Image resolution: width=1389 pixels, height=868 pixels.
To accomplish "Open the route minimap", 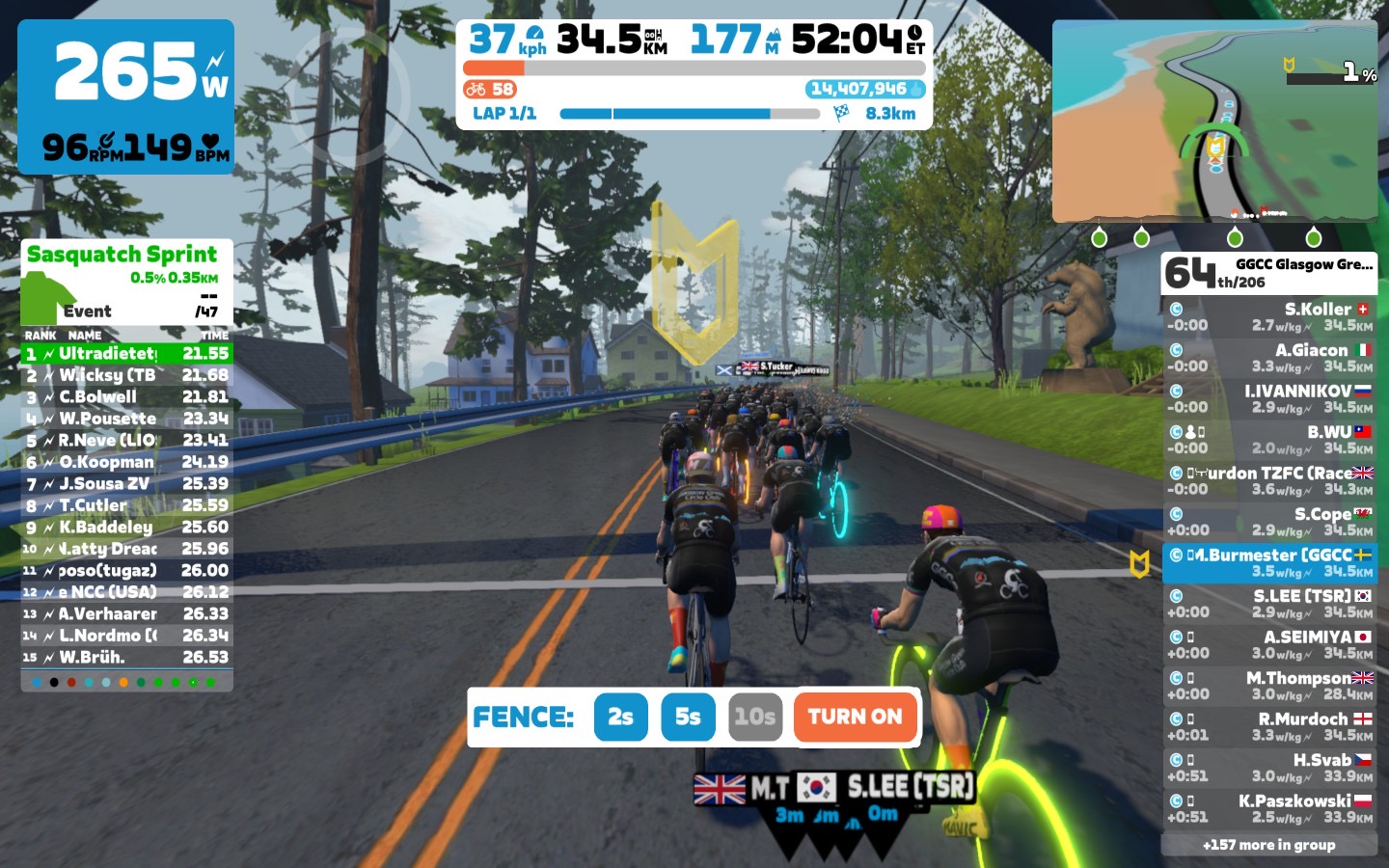I will [1213, 122].
